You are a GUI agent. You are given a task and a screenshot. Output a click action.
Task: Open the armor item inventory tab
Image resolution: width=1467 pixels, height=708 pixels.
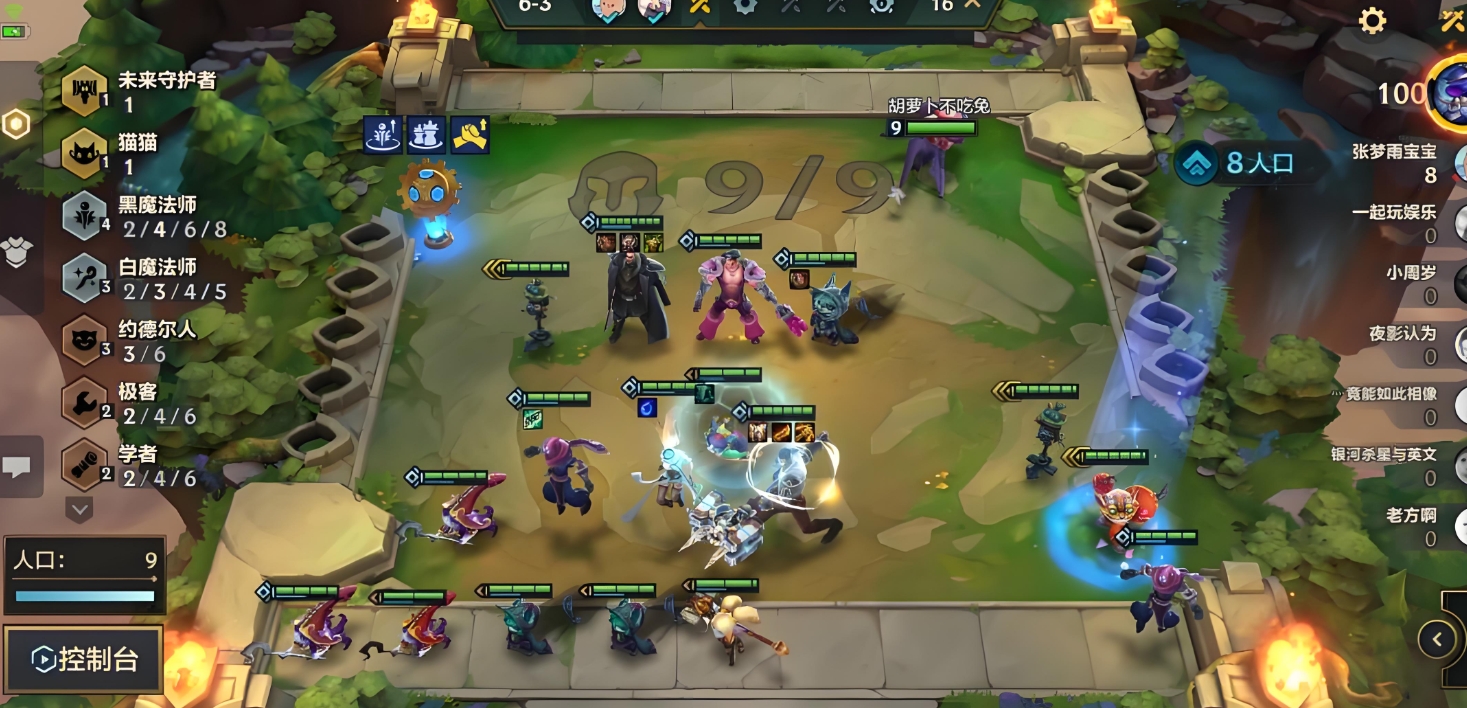[x=18, y=253]
